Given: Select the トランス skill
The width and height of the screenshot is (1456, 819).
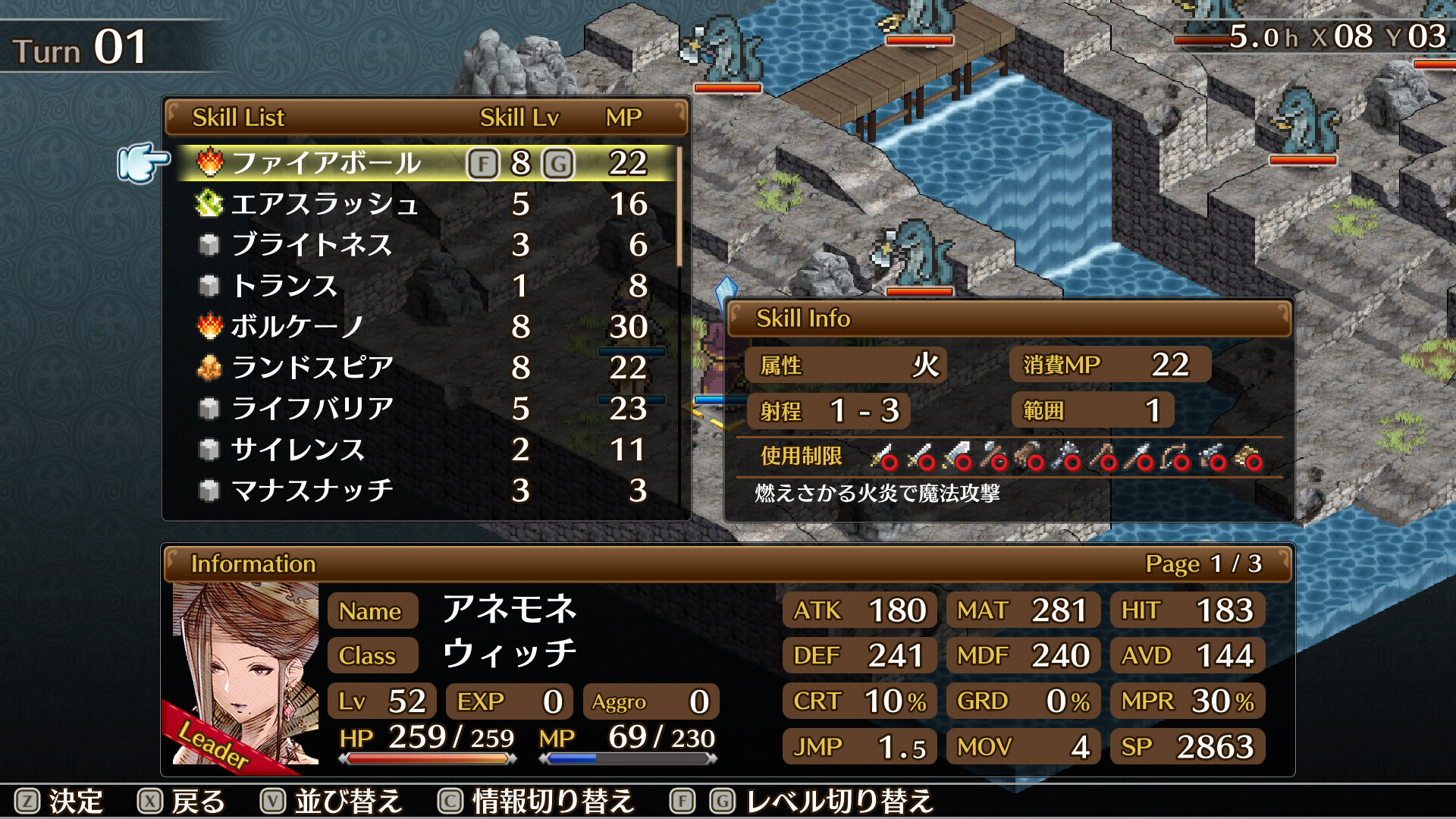Looking at the screenshot, I should (x=284, y=286).
